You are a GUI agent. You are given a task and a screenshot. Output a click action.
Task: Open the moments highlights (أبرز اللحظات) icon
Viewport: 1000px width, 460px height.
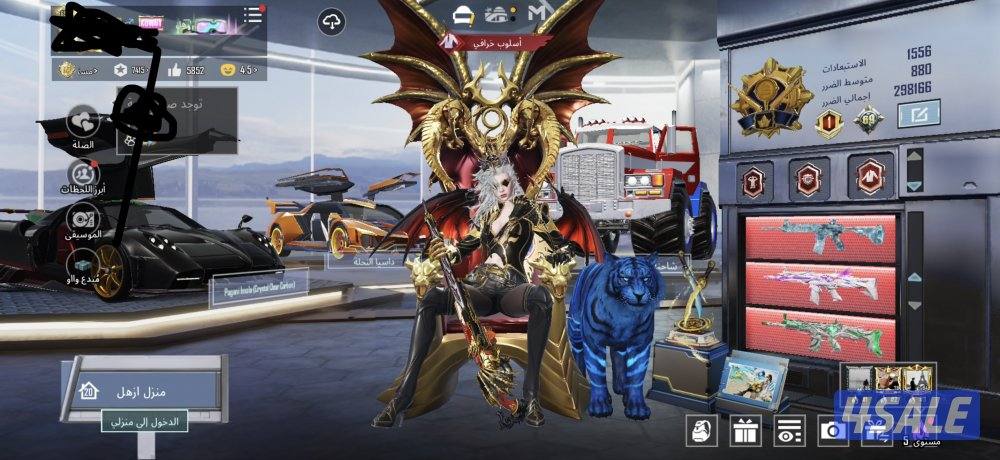click(82, 178)
